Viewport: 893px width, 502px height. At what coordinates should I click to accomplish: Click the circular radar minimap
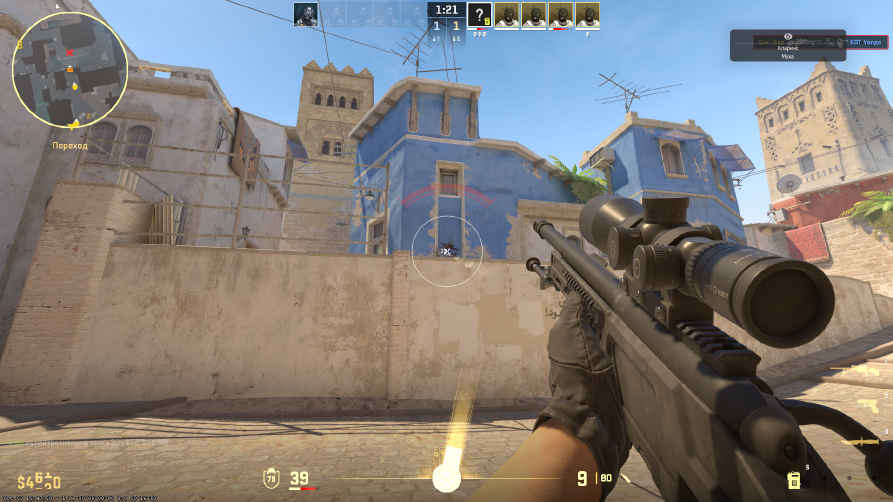69,68
